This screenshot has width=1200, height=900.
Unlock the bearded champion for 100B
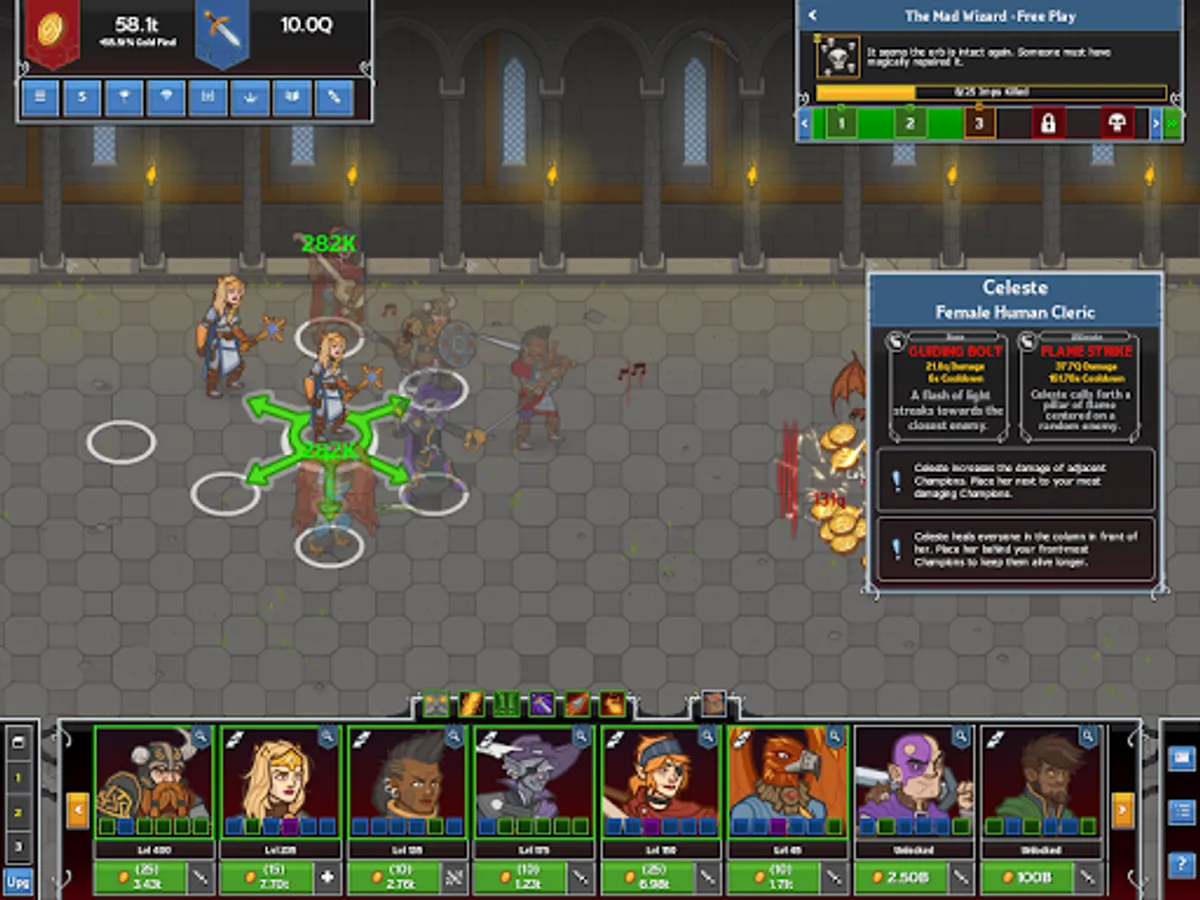pyautogui.click(x=1027, y=878)
